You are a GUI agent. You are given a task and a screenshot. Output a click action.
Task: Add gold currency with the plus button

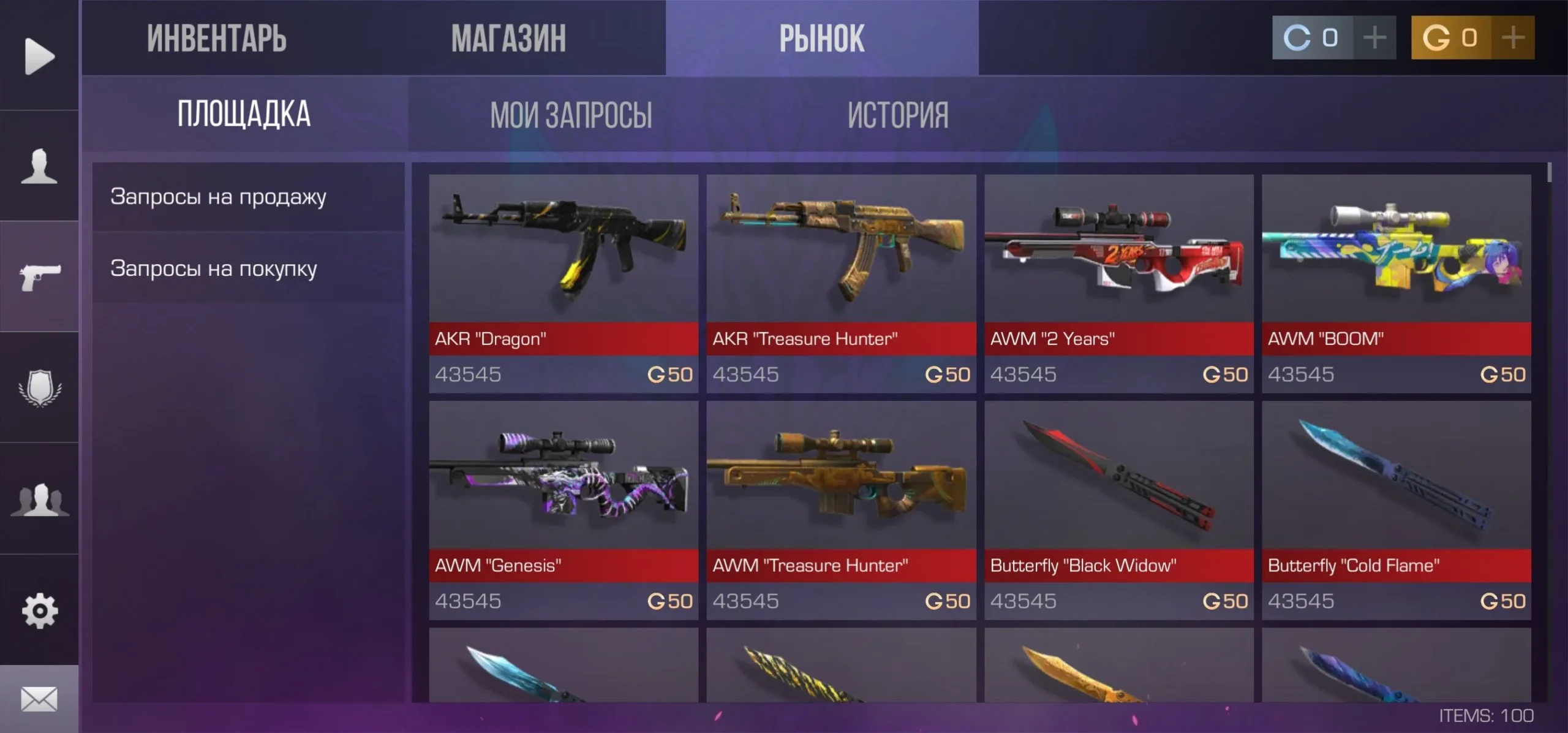click(1513, 37)
